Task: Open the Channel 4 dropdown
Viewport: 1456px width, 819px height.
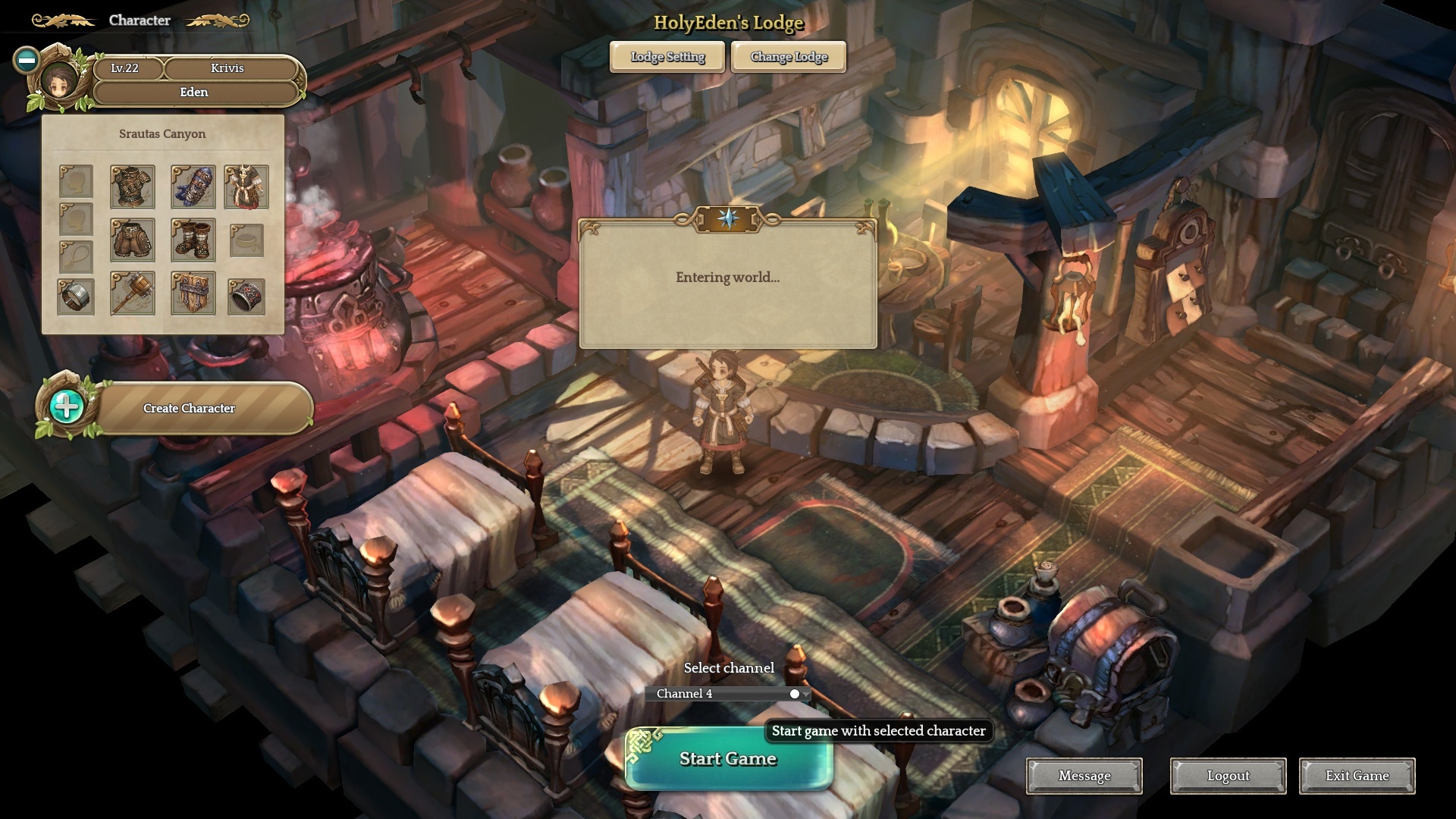Action: 728,694
